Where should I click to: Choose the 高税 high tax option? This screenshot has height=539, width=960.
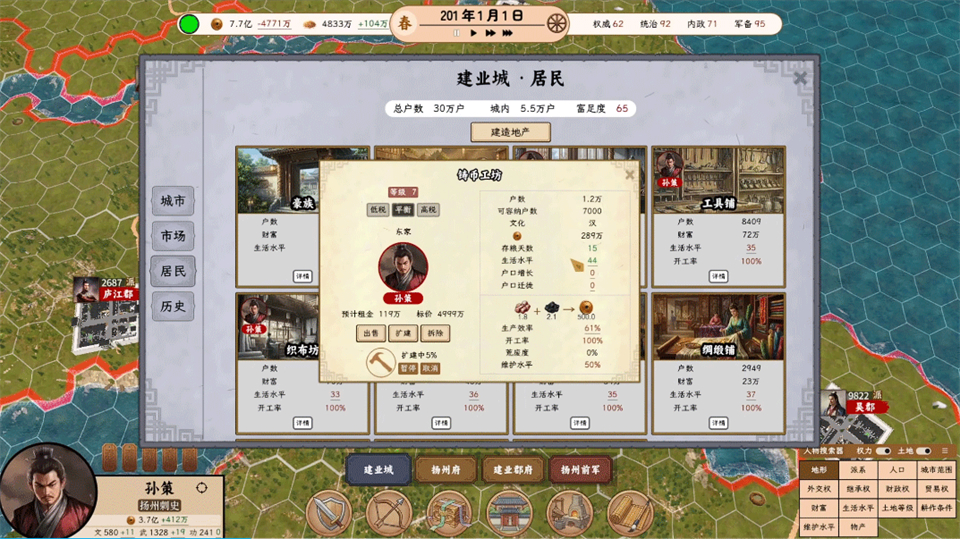pos(428,210)
